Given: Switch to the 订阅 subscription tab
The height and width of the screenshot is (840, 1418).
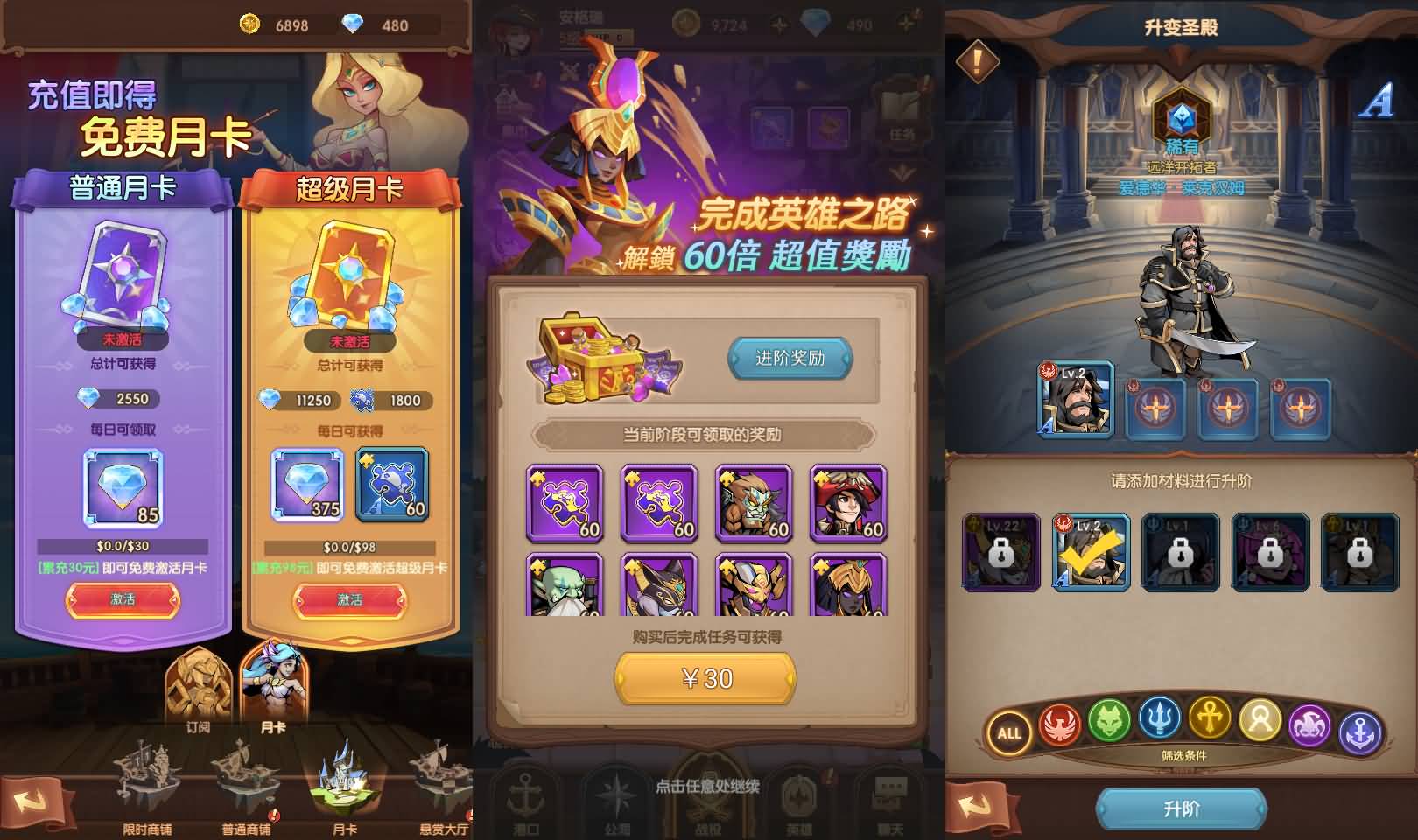Looking at the screenshot, I should pos(198,691).
